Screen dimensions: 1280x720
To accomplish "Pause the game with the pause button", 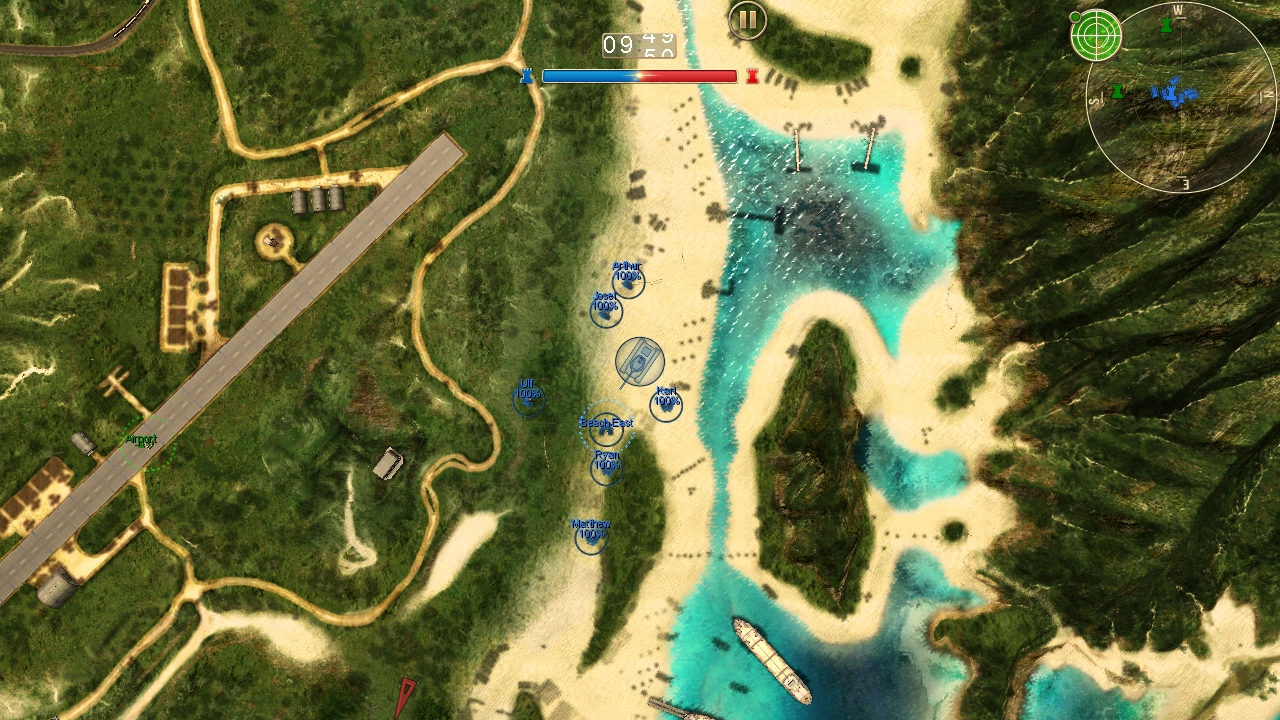I will coord(747,20).
